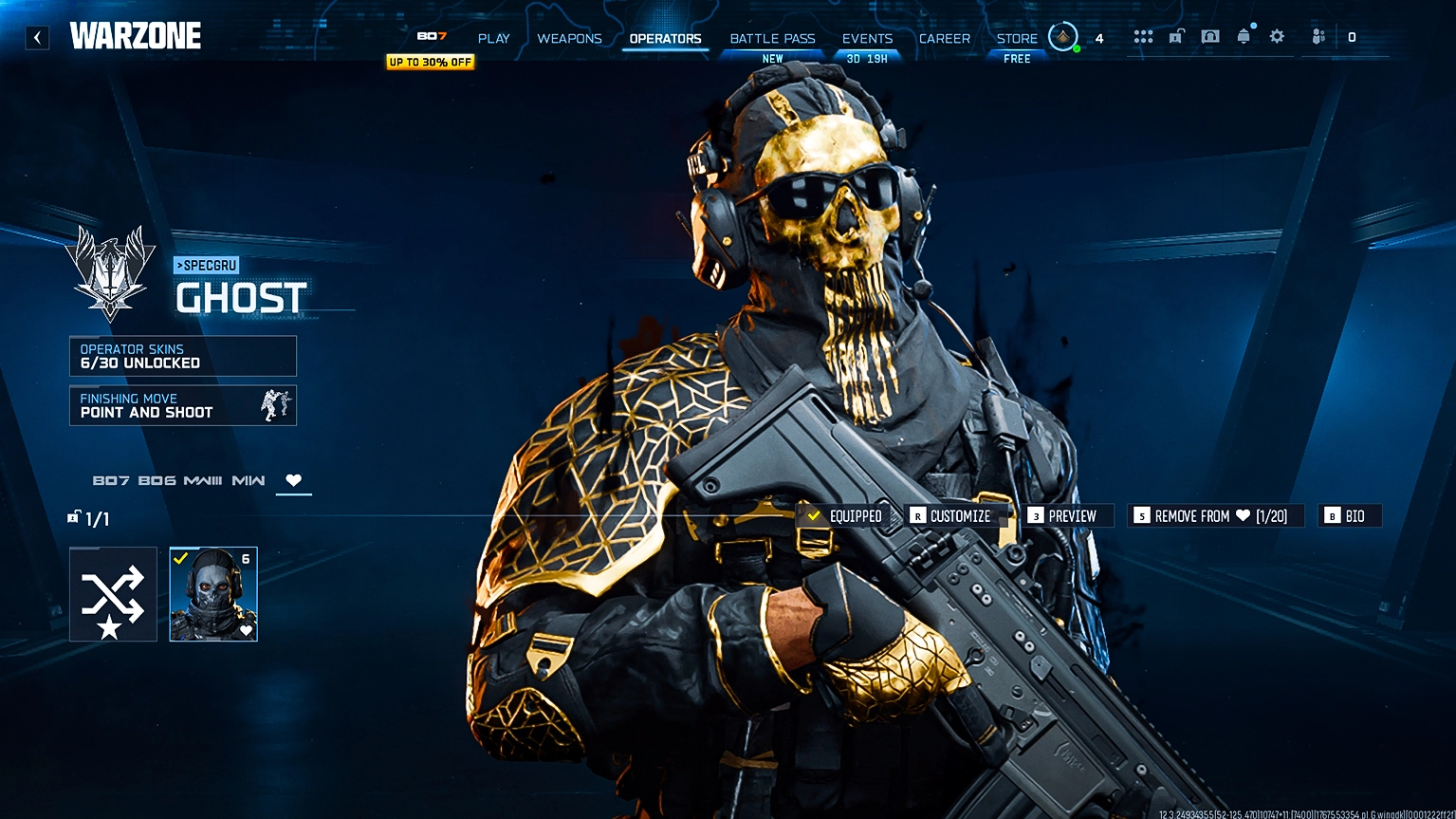This screenshot has width=1456, height=819.
Task: Open the Settings gear icon
Action: pos(1276,36)
